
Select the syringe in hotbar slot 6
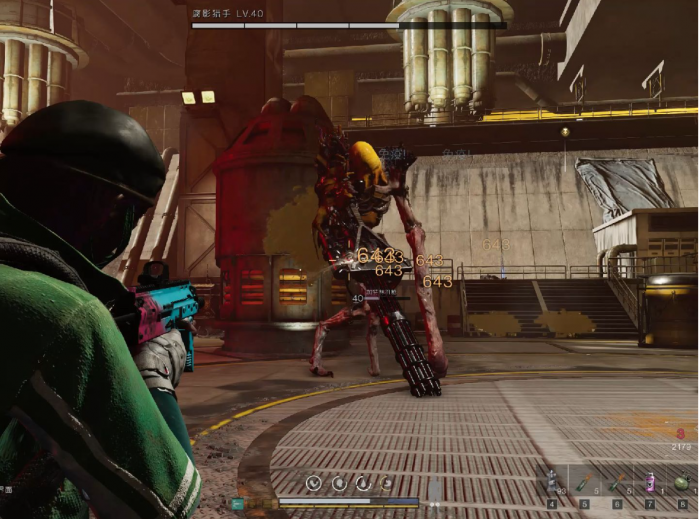[x=617, y=484]
